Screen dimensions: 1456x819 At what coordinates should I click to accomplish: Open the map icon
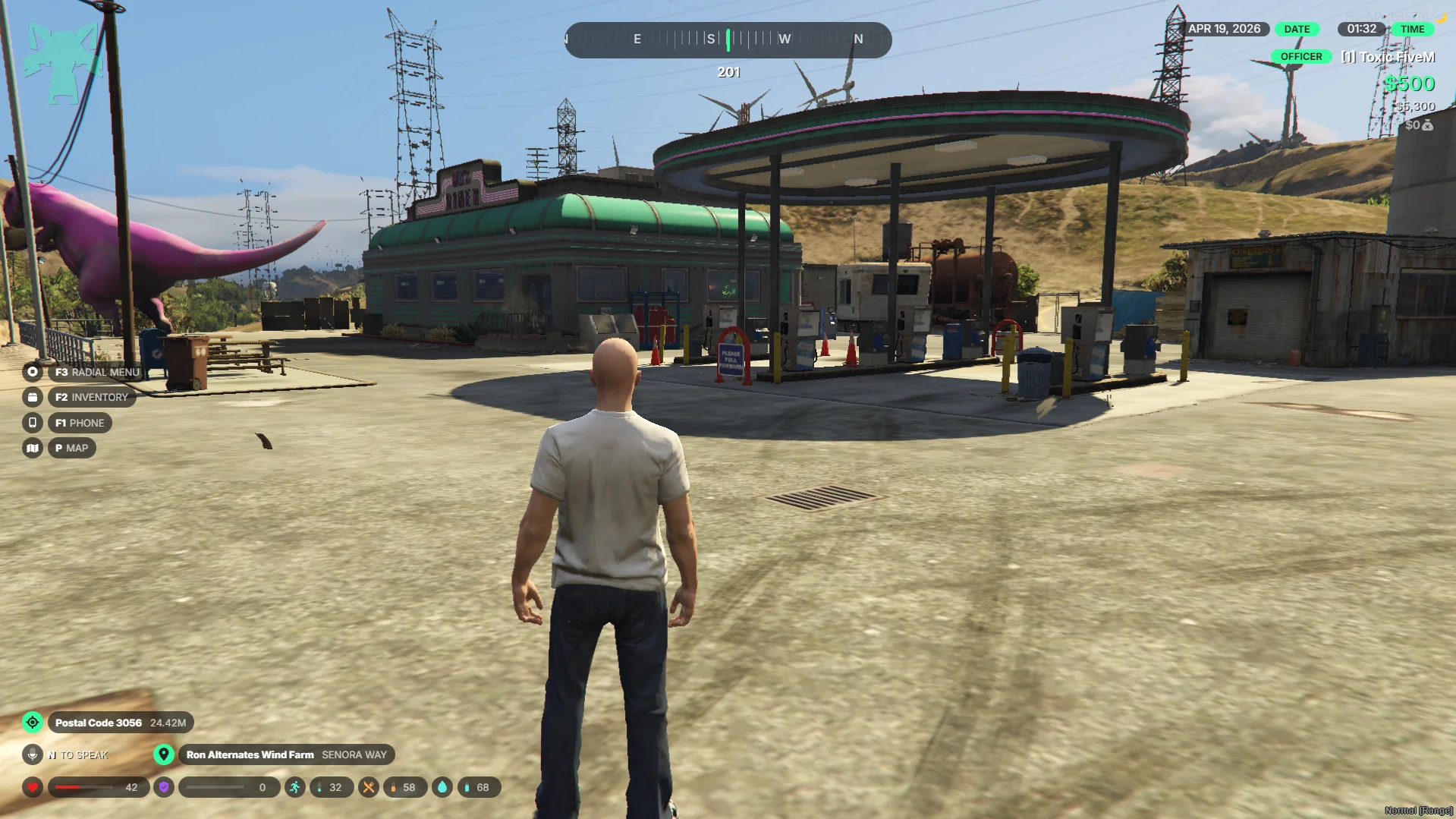33,448
